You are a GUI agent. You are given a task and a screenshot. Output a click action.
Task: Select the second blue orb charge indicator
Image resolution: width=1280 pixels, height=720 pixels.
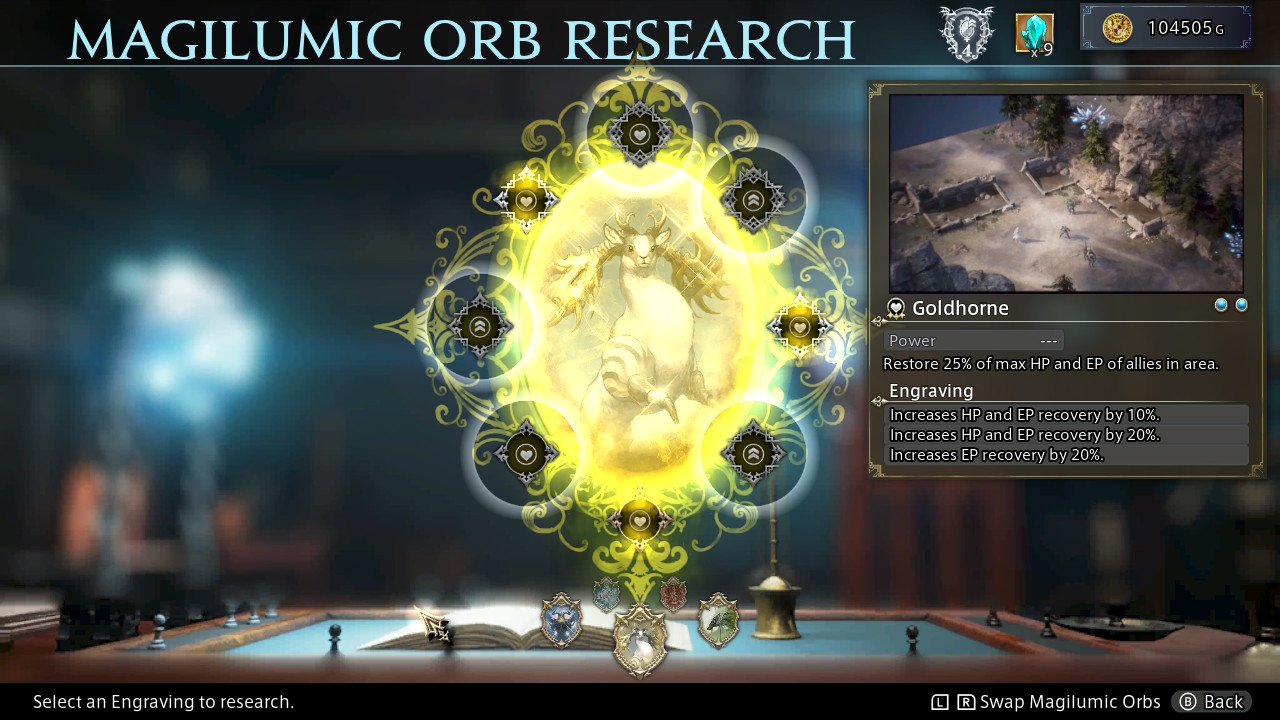(1241, 304)
